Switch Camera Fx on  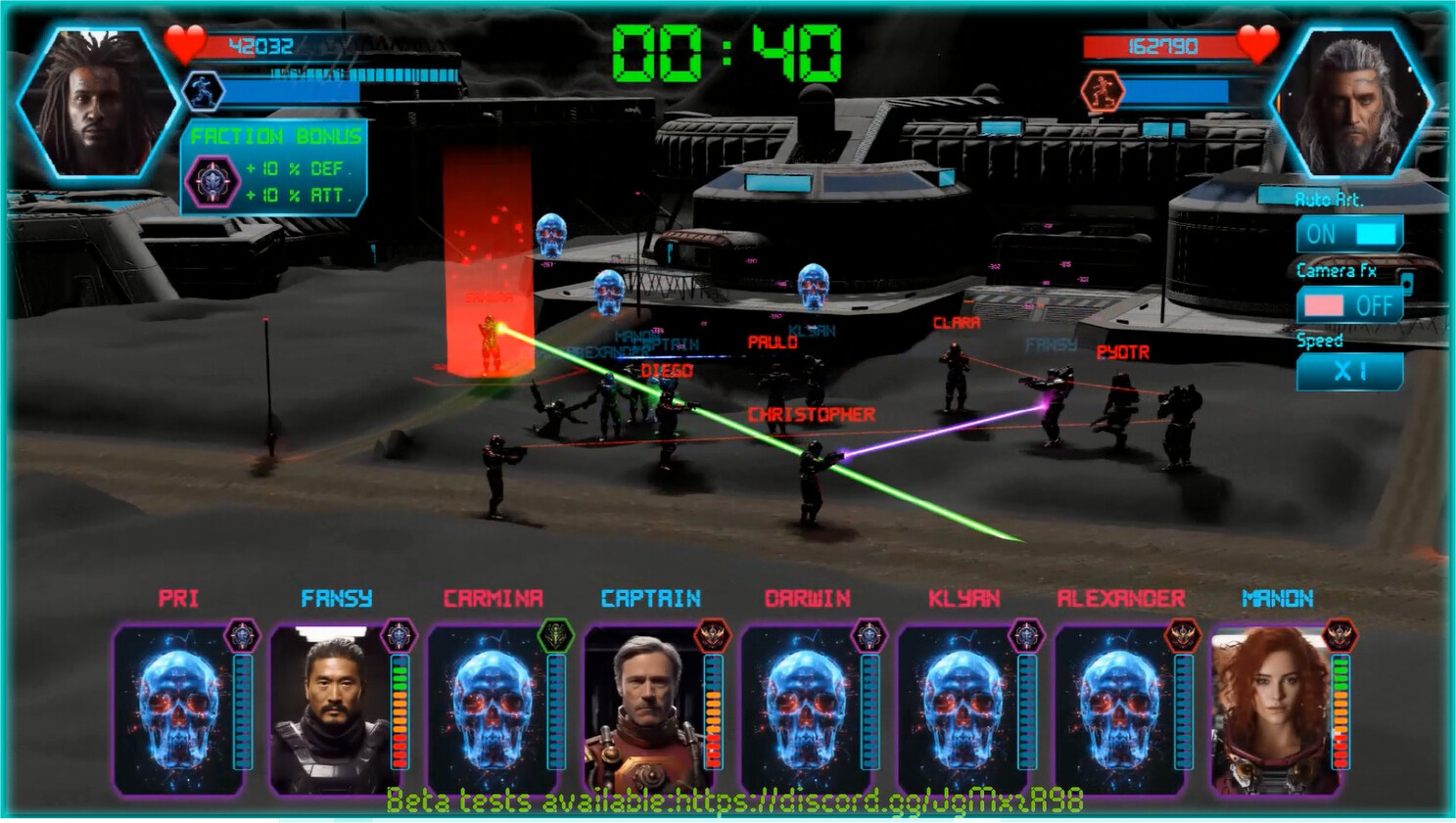(x=1349, y=306)
